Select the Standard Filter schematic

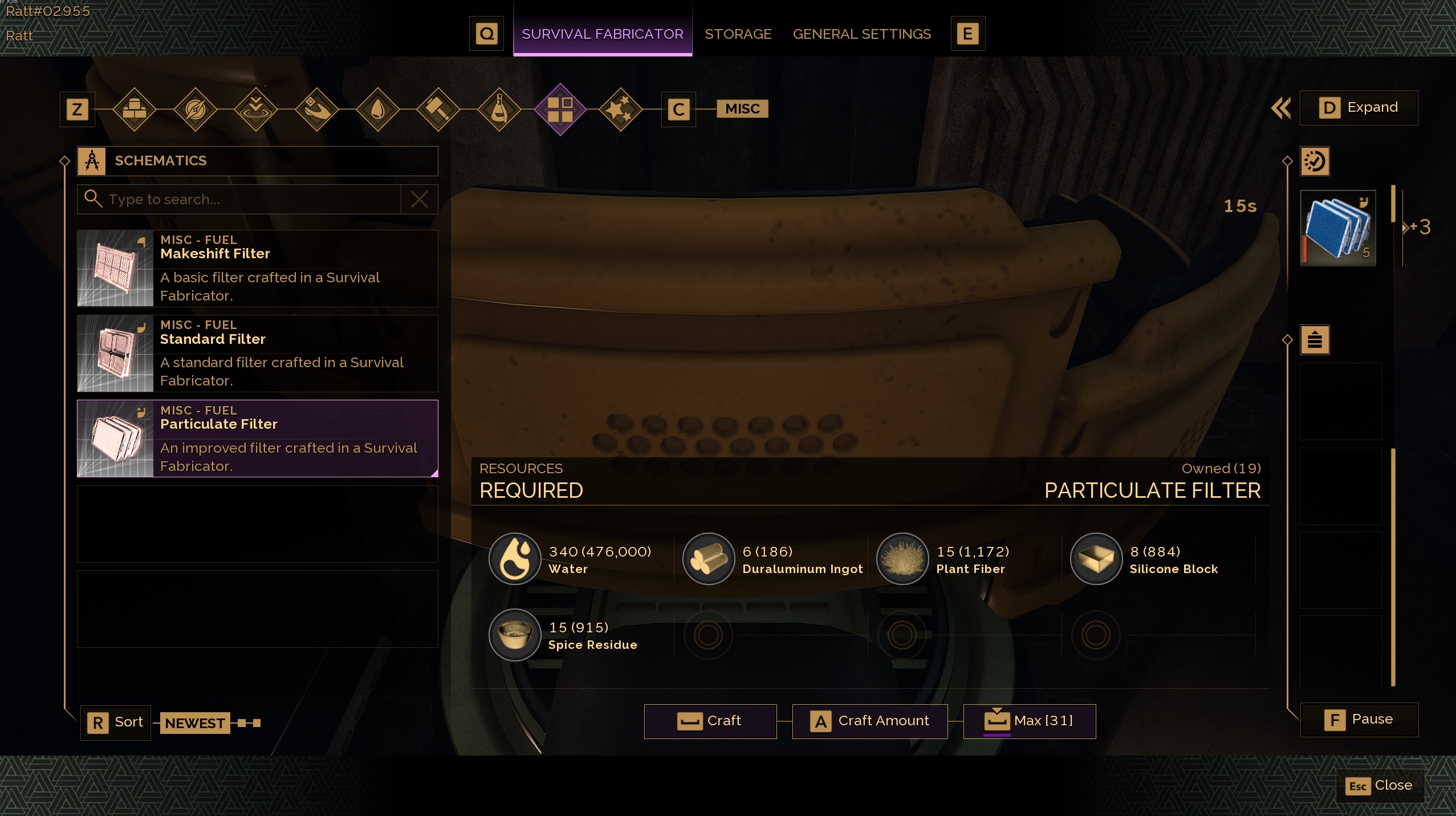[x=258, y=354]
